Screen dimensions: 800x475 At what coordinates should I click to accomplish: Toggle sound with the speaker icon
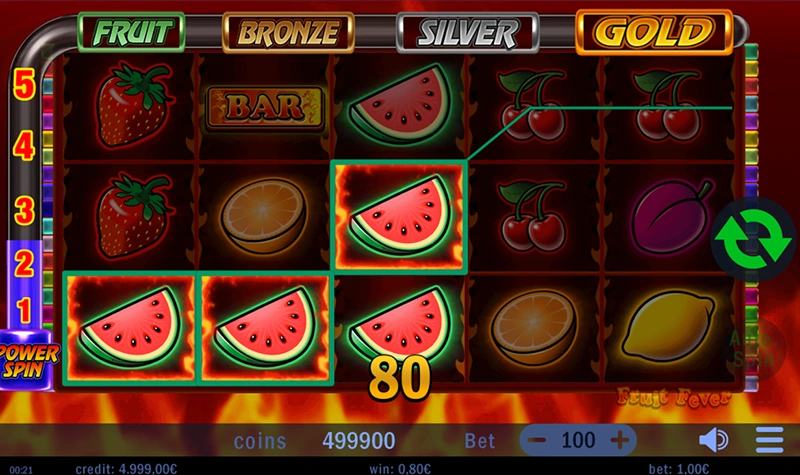[x=713, y=440]
